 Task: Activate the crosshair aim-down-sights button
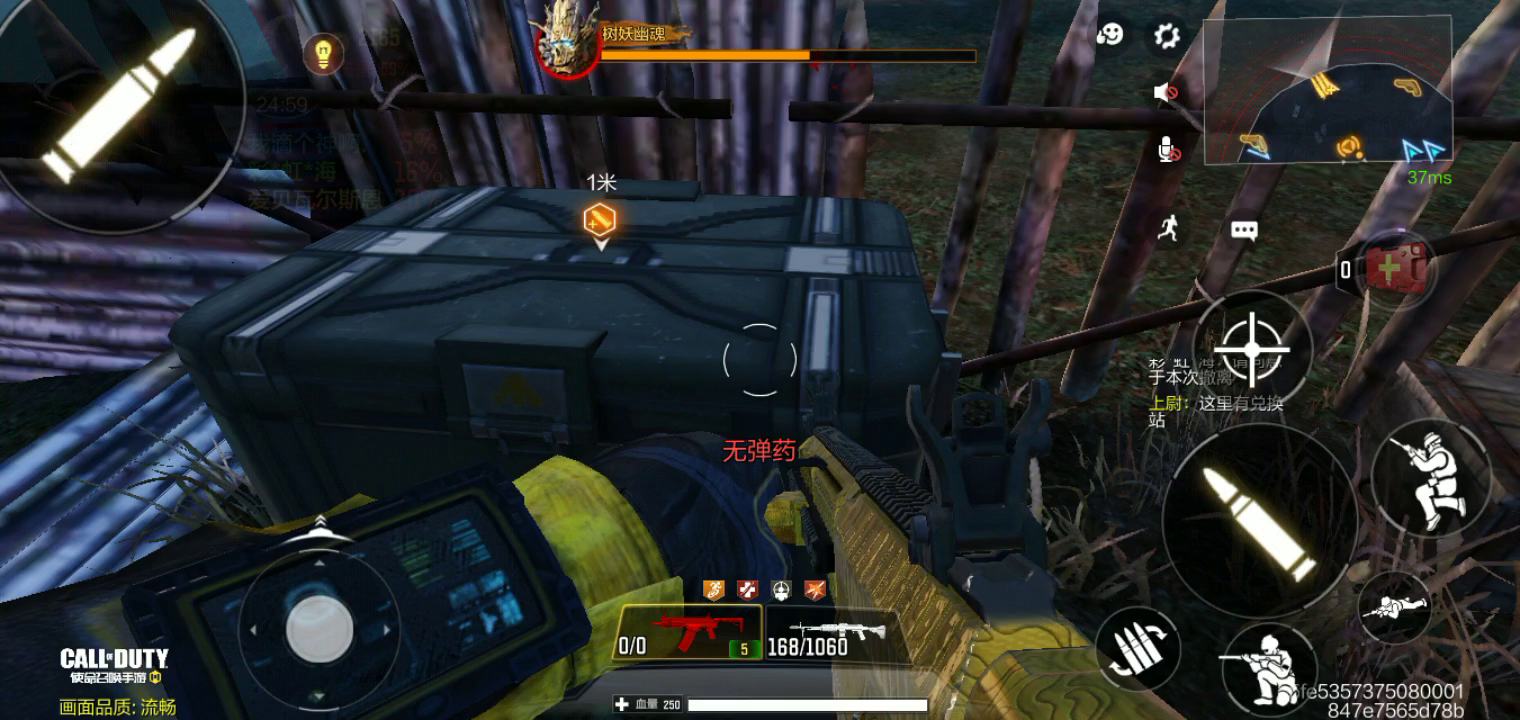(x=1252, y=349)
